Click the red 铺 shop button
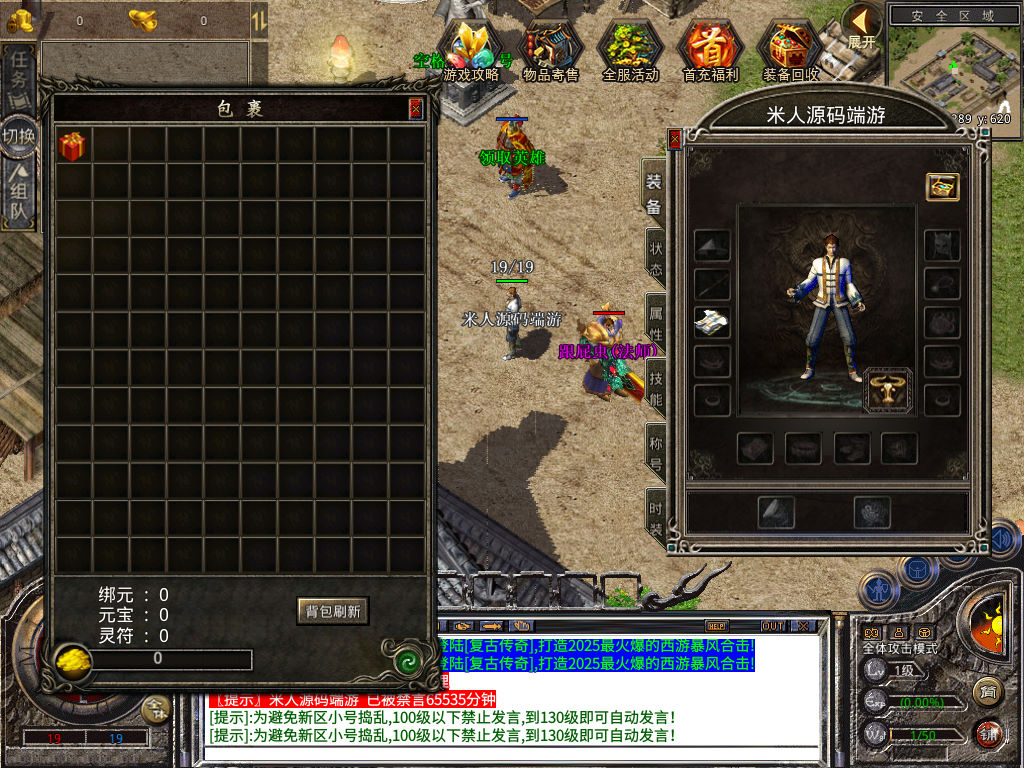This screenshot has width=1024, height=768. (988, 733)
